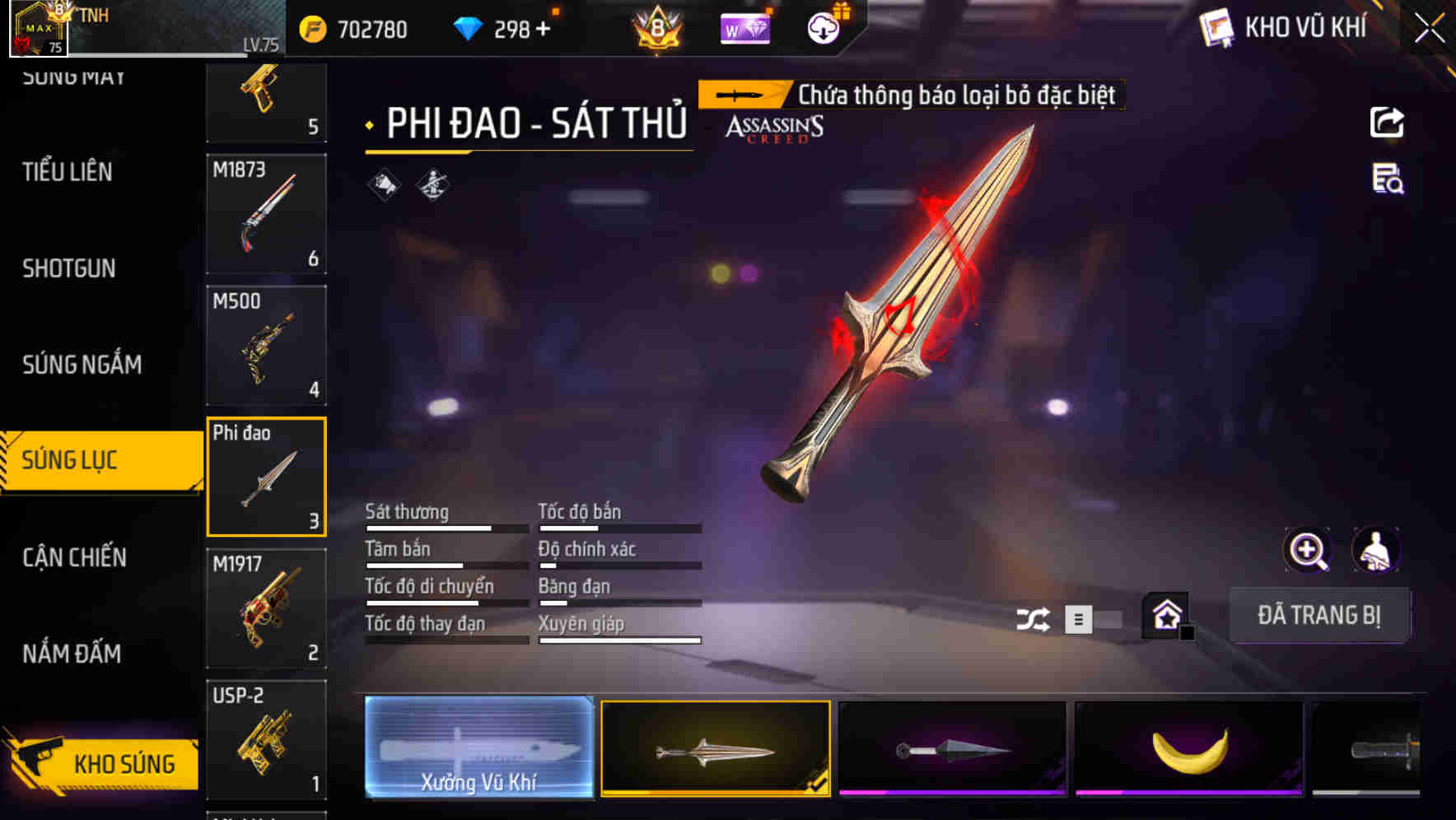This screenshot has width=1456, height=820.
Task: Open the SHOTGUN category
Action: 70,268
